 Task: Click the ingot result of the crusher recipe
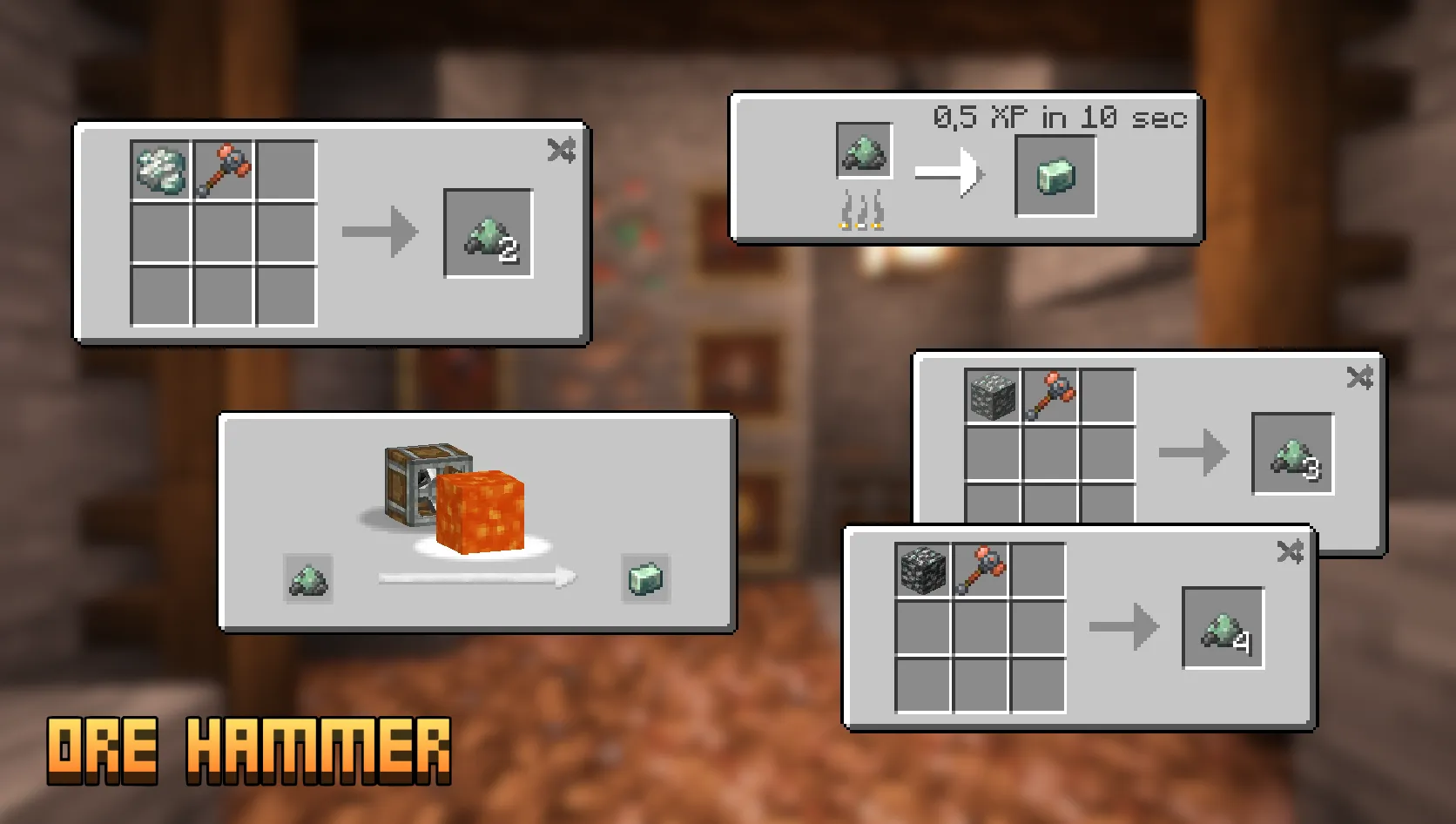(645, 581)
